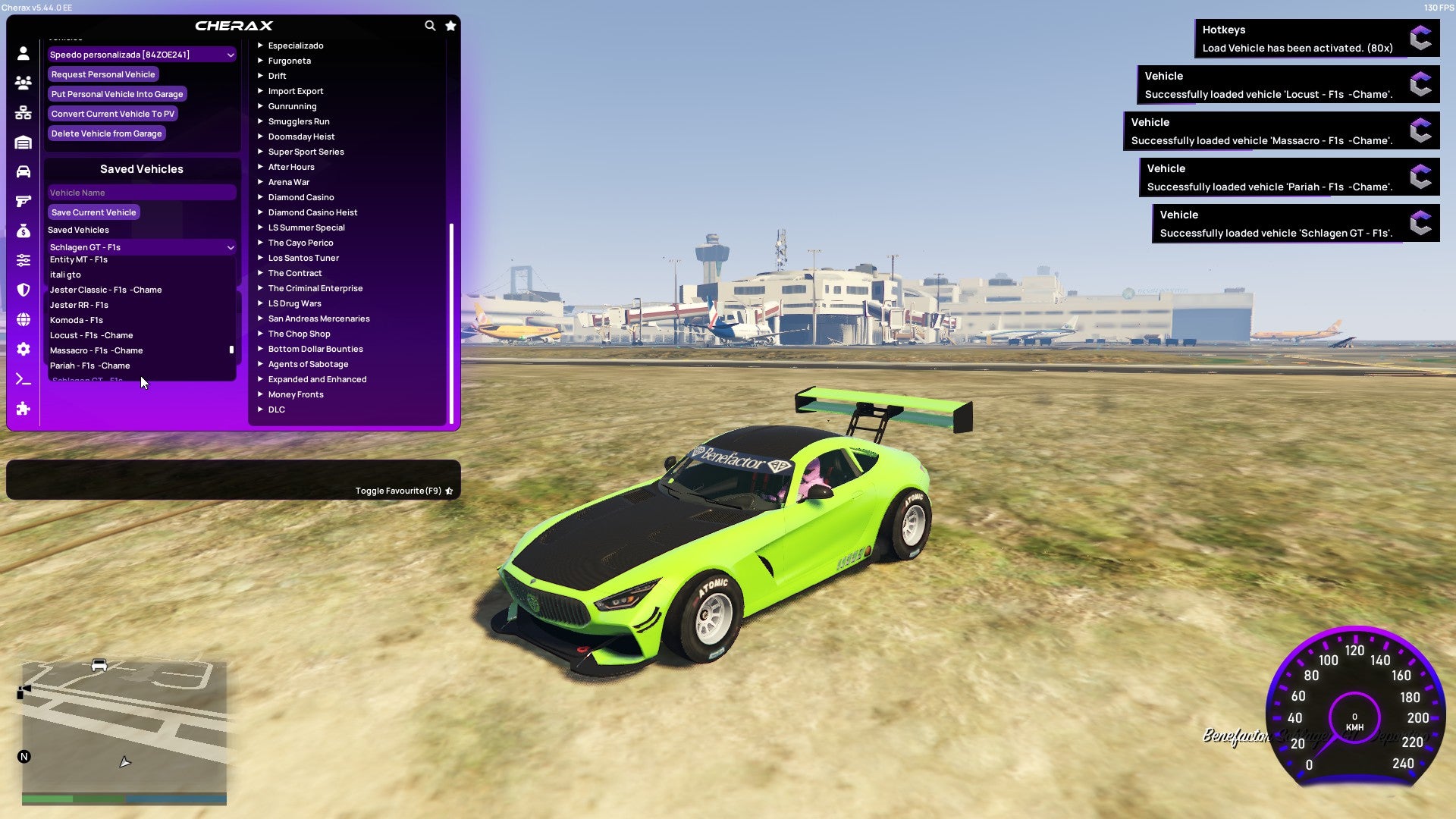Open the Vehicle car icon
Viewport: 1456px width, 819px height.
pos(23,170)
